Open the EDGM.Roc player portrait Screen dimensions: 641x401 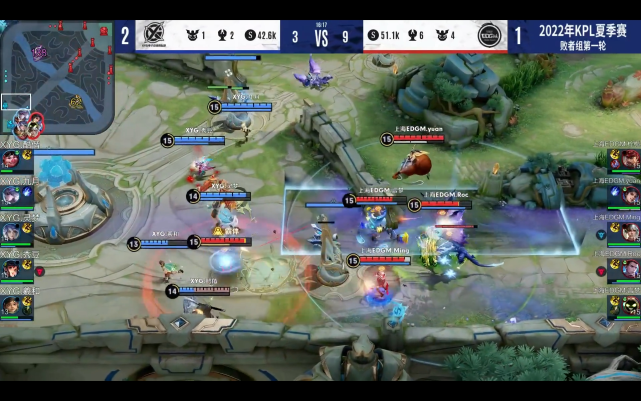(x=629, y=268)
